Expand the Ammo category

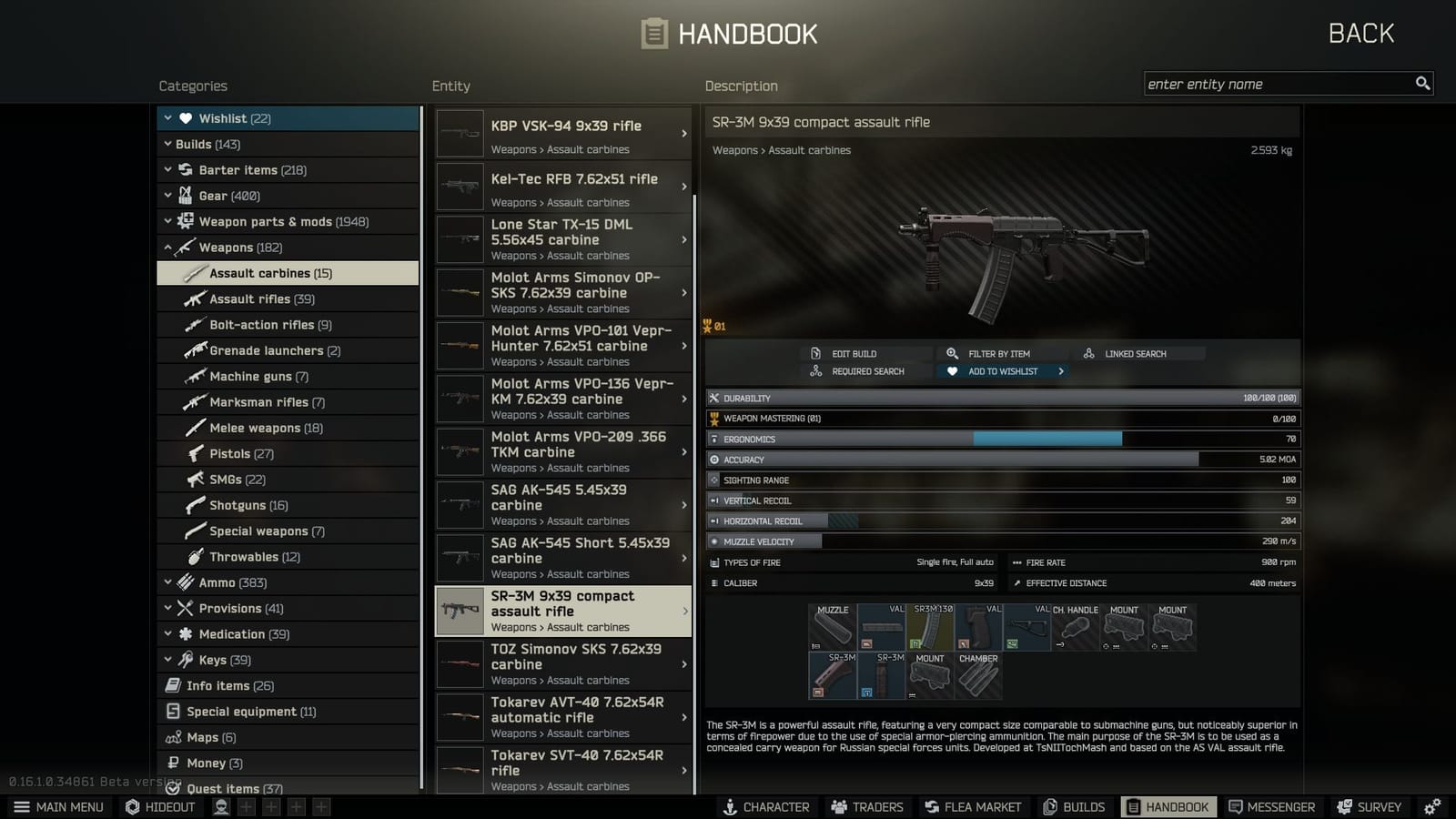[x=167, y=581]
